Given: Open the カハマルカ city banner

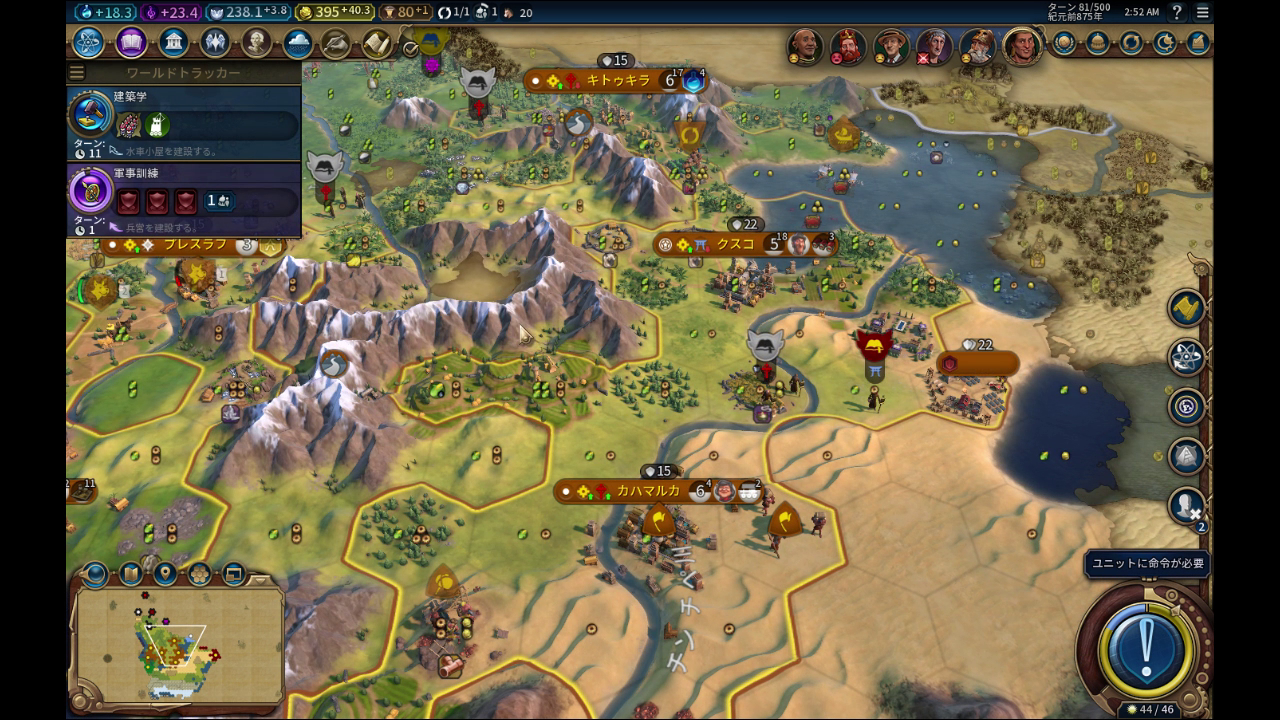Looking at the screenshot, I should (x=648, y=491).
